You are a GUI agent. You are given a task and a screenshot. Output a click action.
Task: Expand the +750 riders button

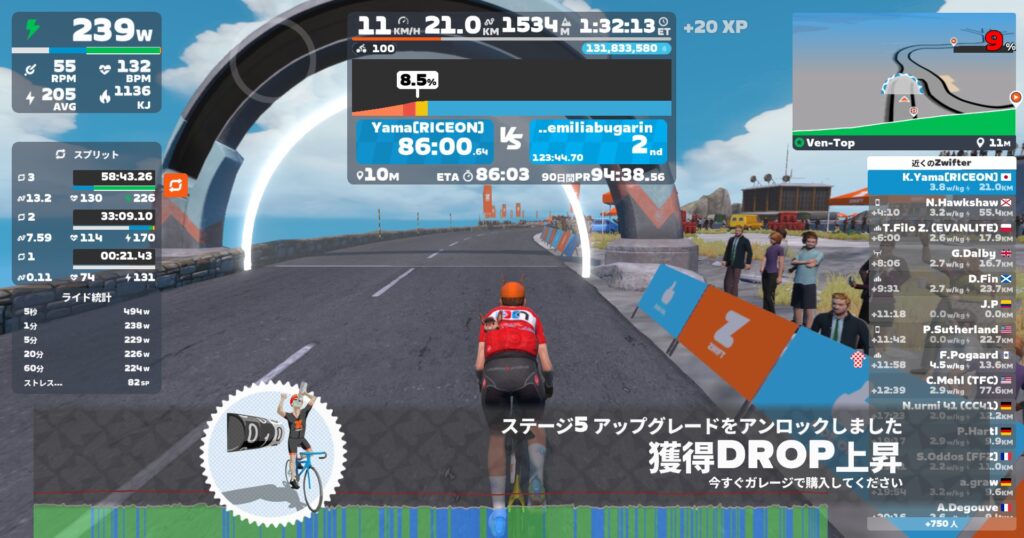click(x=940, y=524)
